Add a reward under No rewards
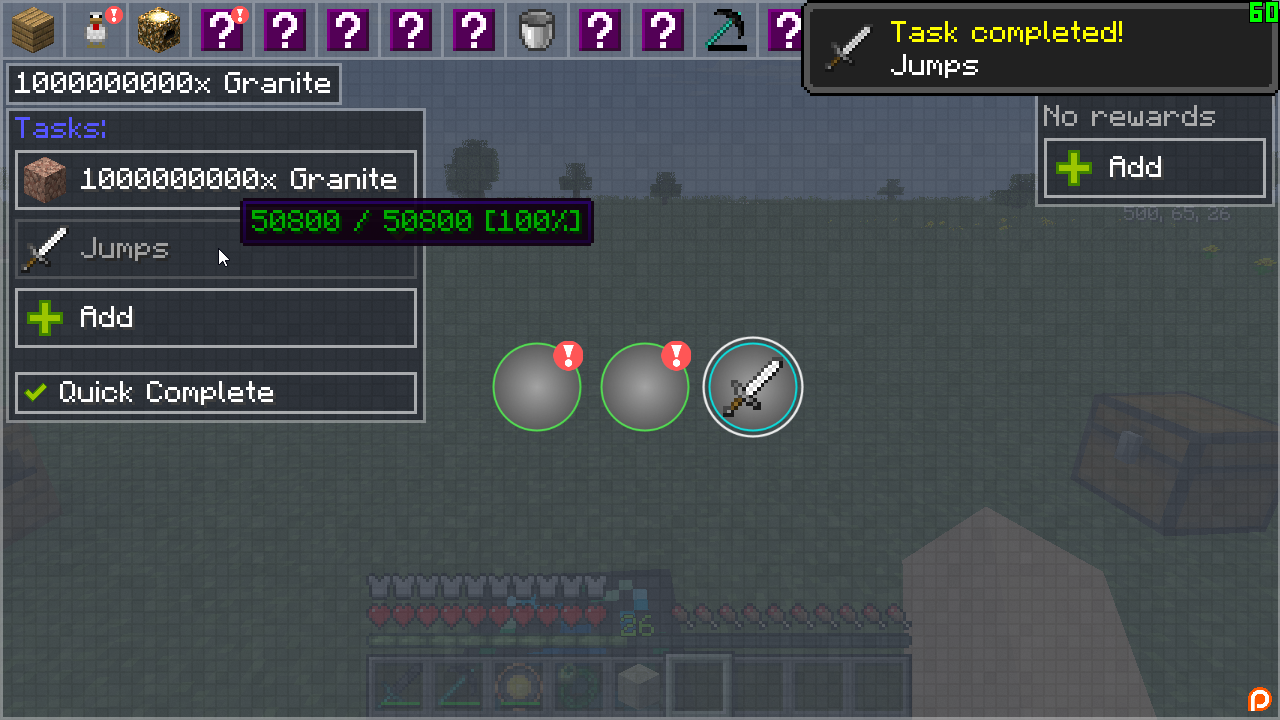 point(1154,167)
